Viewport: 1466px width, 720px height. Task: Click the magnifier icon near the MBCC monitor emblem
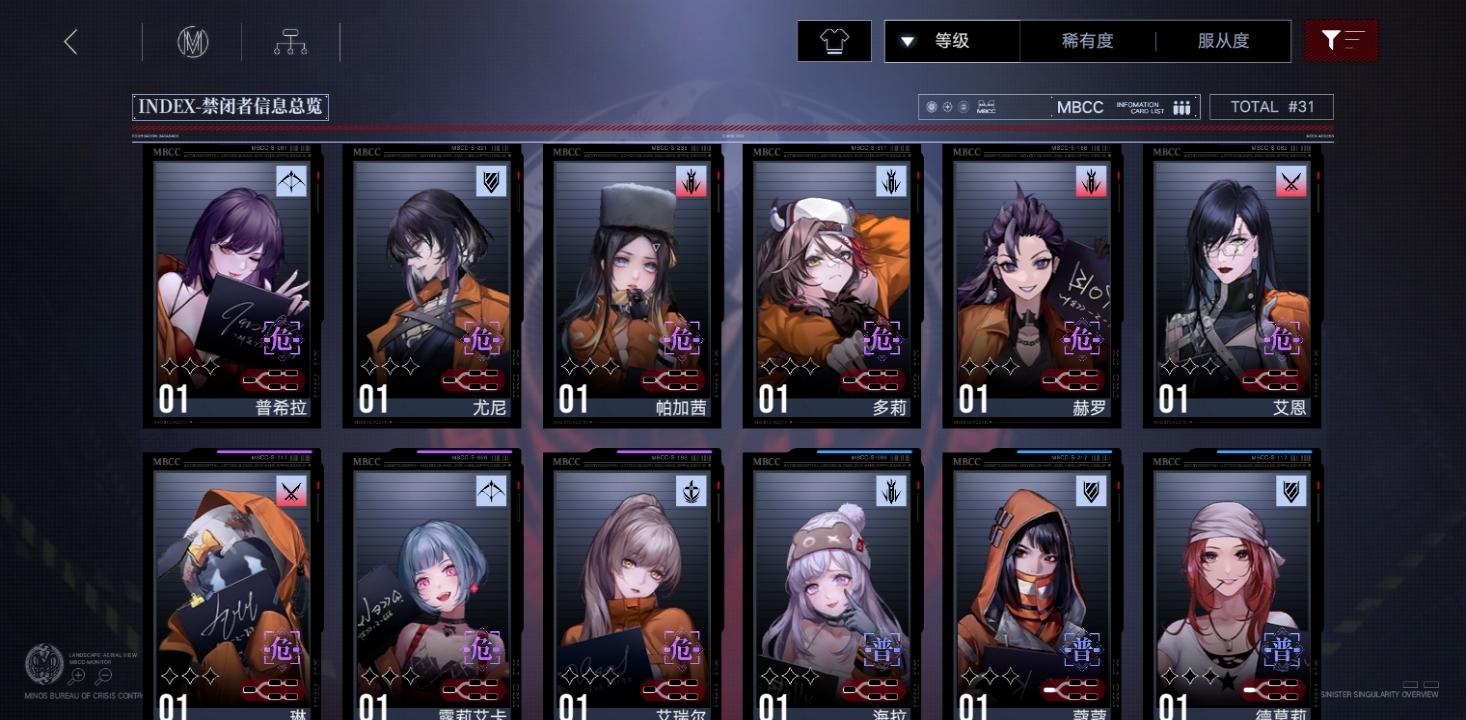coord(76,676)
